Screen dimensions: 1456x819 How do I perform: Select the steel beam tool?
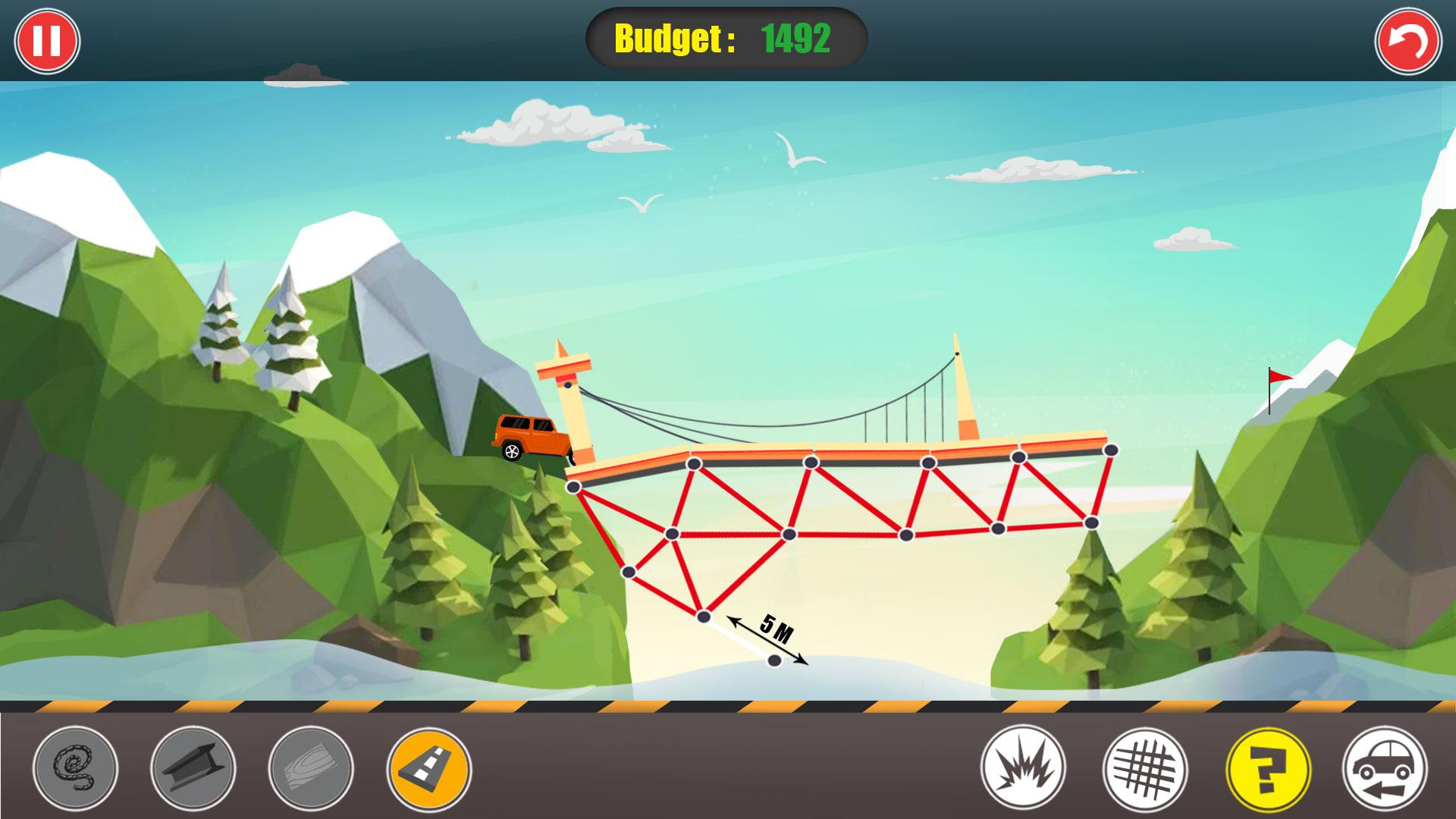[x=193, y=769]
